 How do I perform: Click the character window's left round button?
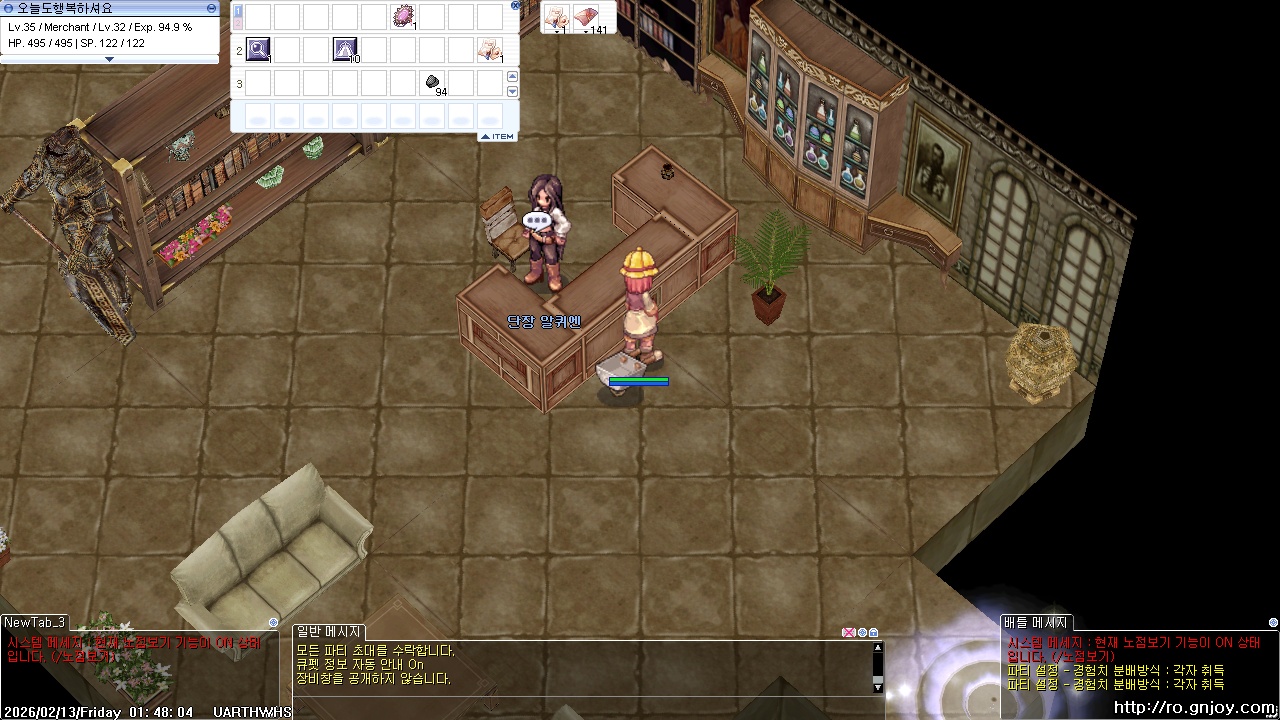click(8, 8)
